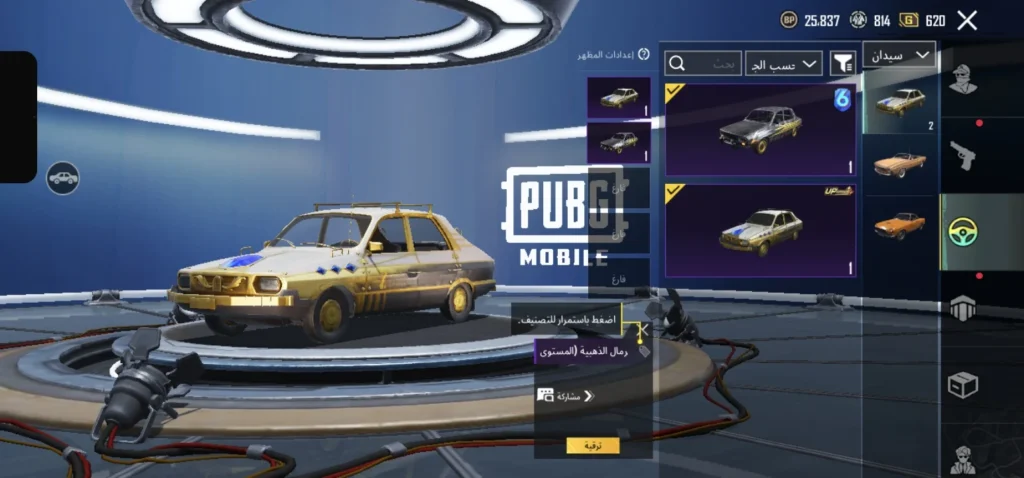
Task: Select the gold sedan skin with UP badge
Action: (x=761, y=230)
